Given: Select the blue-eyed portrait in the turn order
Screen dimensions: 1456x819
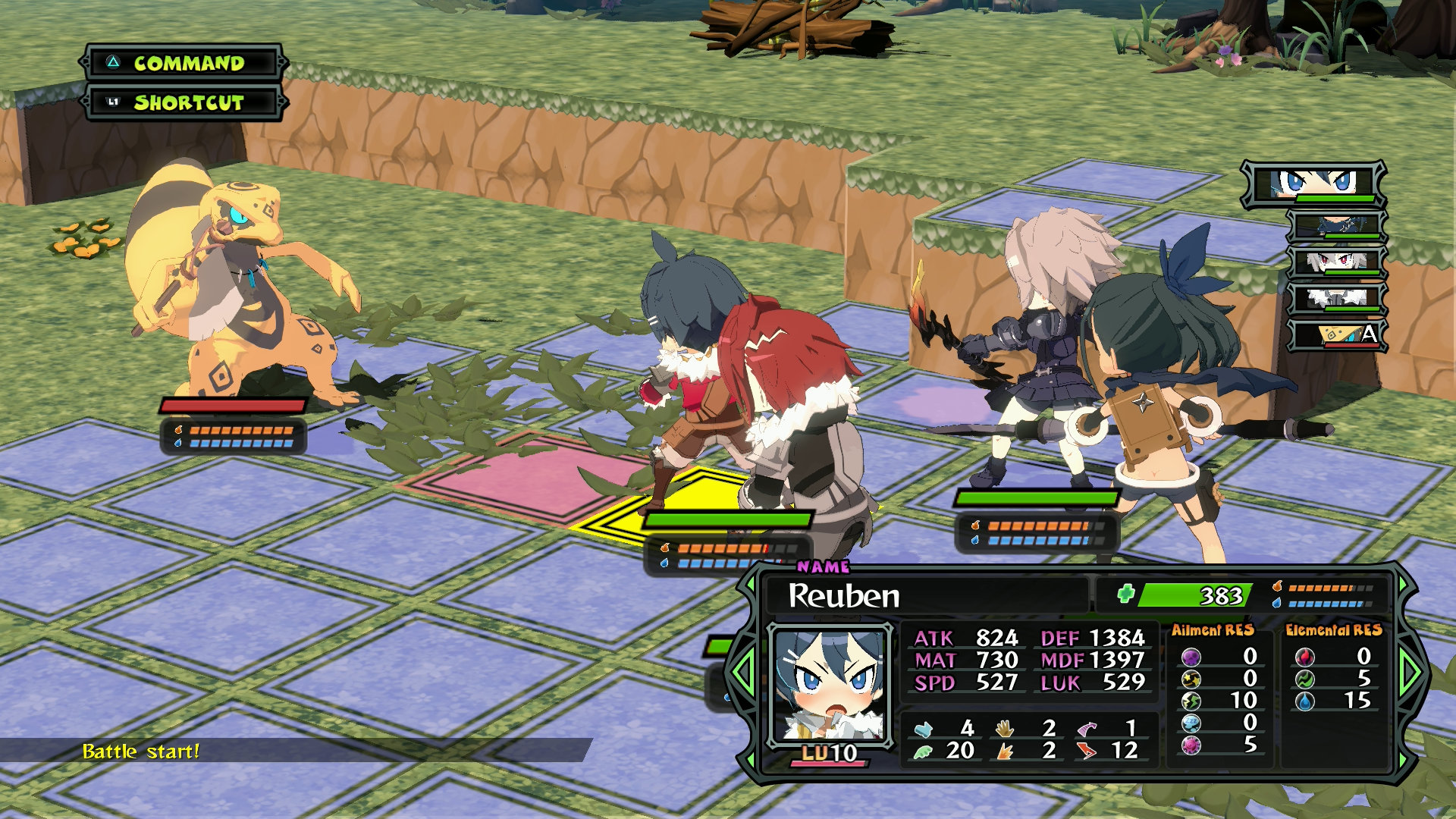Looking at the screenshot, I should click(1314, 184).
